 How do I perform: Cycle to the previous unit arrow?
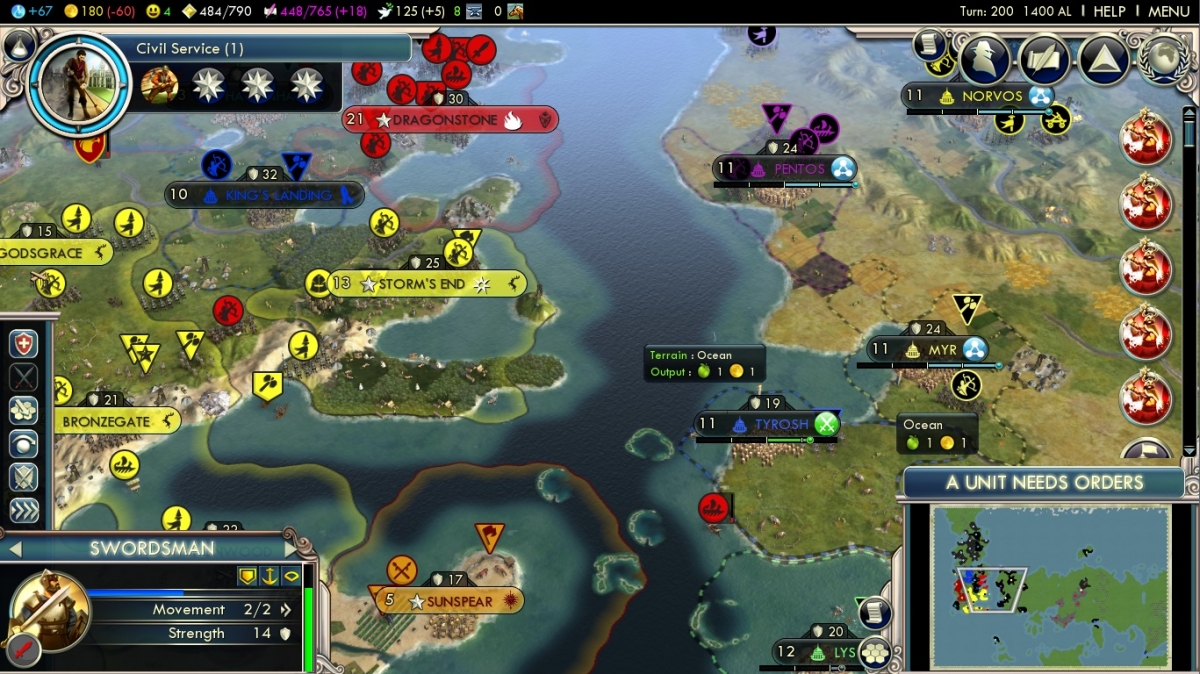tap(15, 549)
